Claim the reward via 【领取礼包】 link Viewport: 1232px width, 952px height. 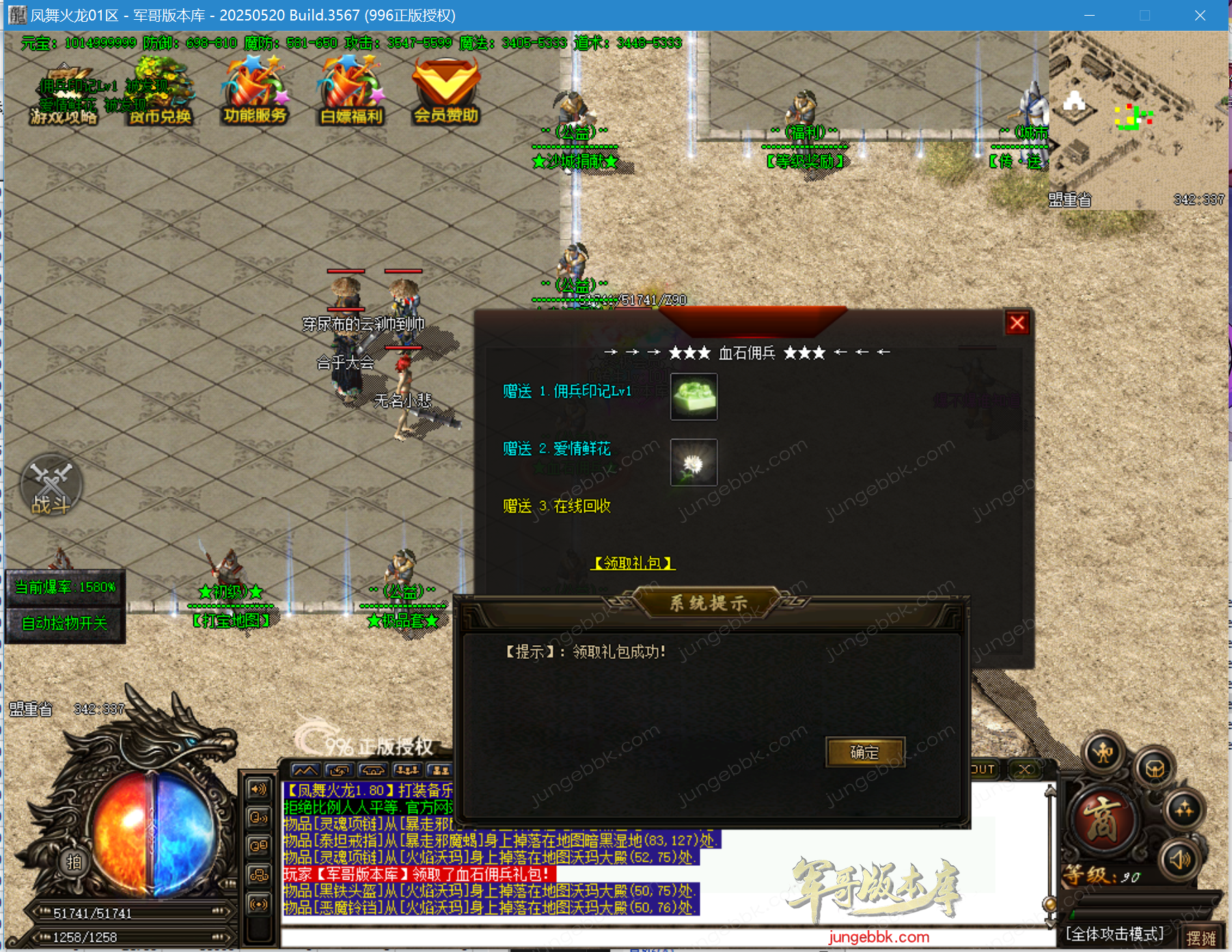pyautogui.click(x=633, y=563)
